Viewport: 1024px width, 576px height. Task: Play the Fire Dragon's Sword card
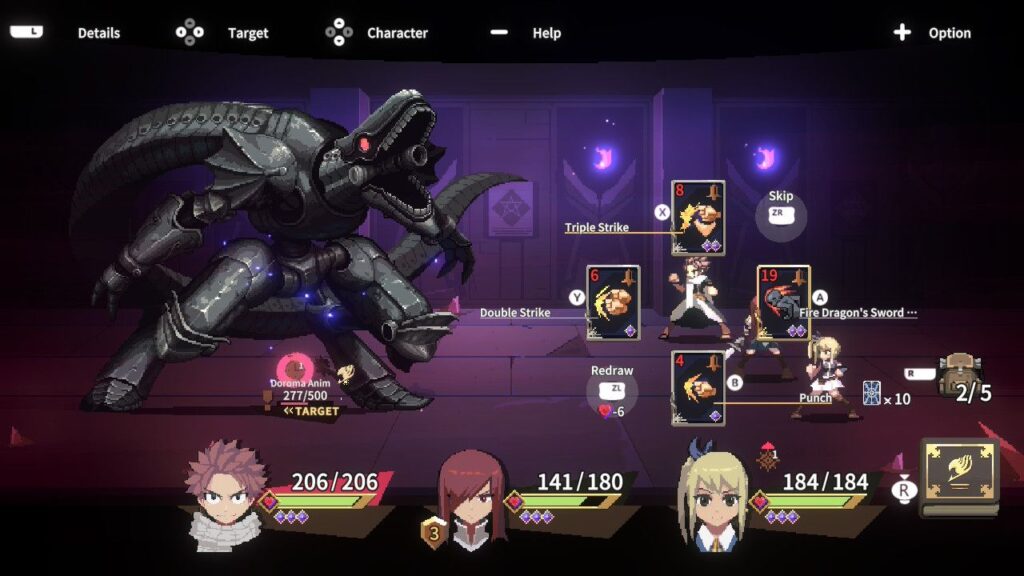pyautogui.click(x=783, y=302)
